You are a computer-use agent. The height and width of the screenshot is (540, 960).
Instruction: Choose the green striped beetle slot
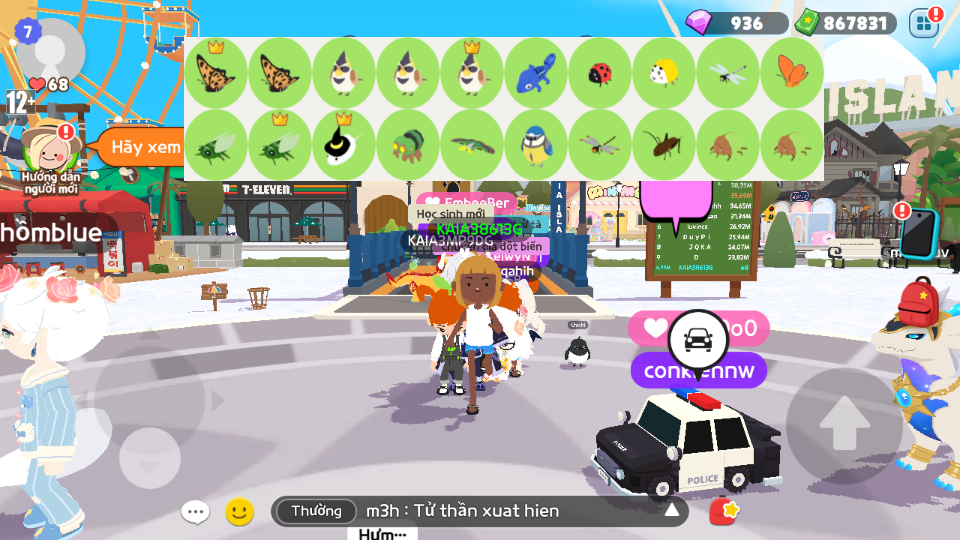(408, 146)
